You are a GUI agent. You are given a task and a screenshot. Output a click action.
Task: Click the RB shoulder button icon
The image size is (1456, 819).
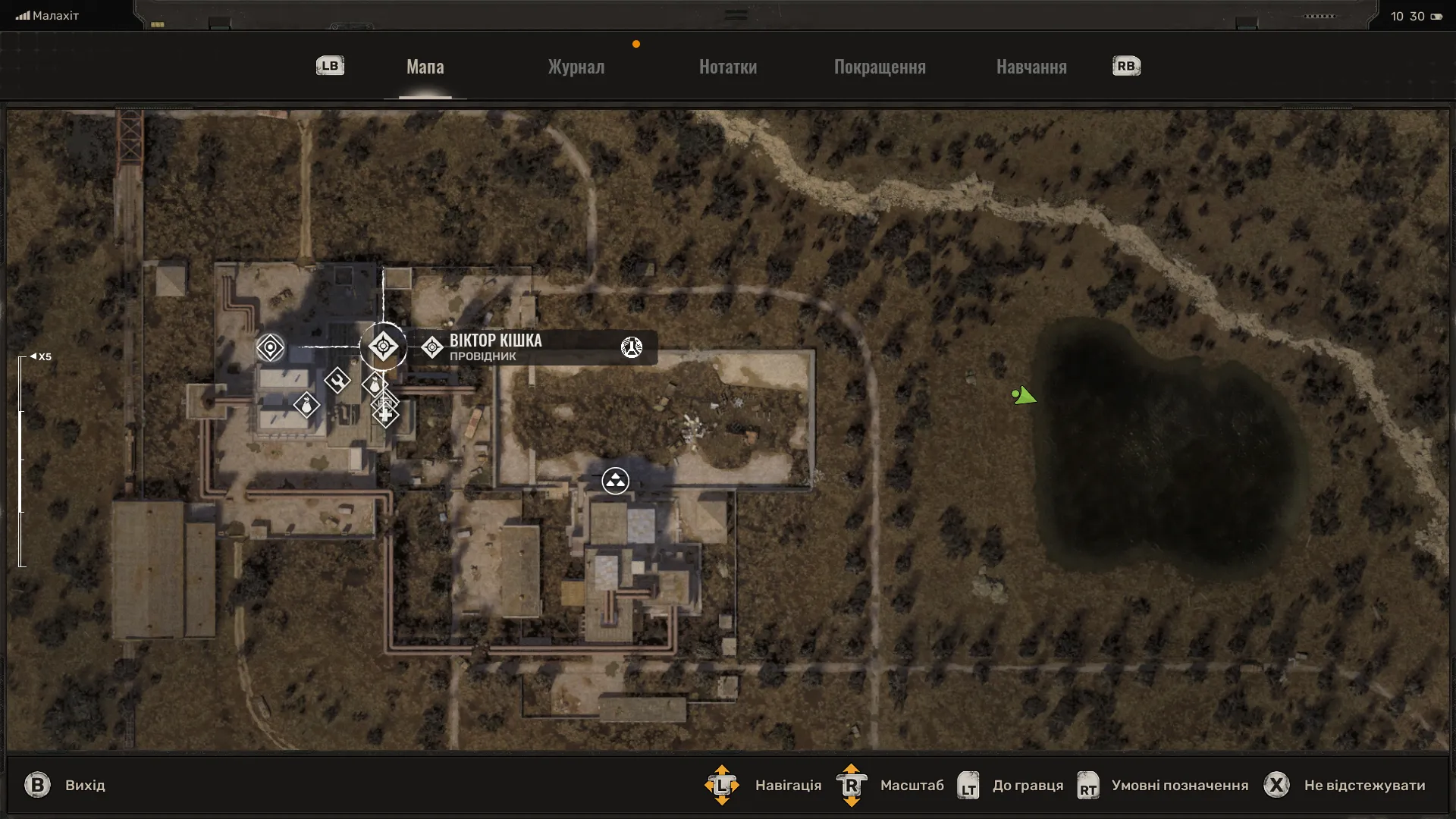[1126, 66]
